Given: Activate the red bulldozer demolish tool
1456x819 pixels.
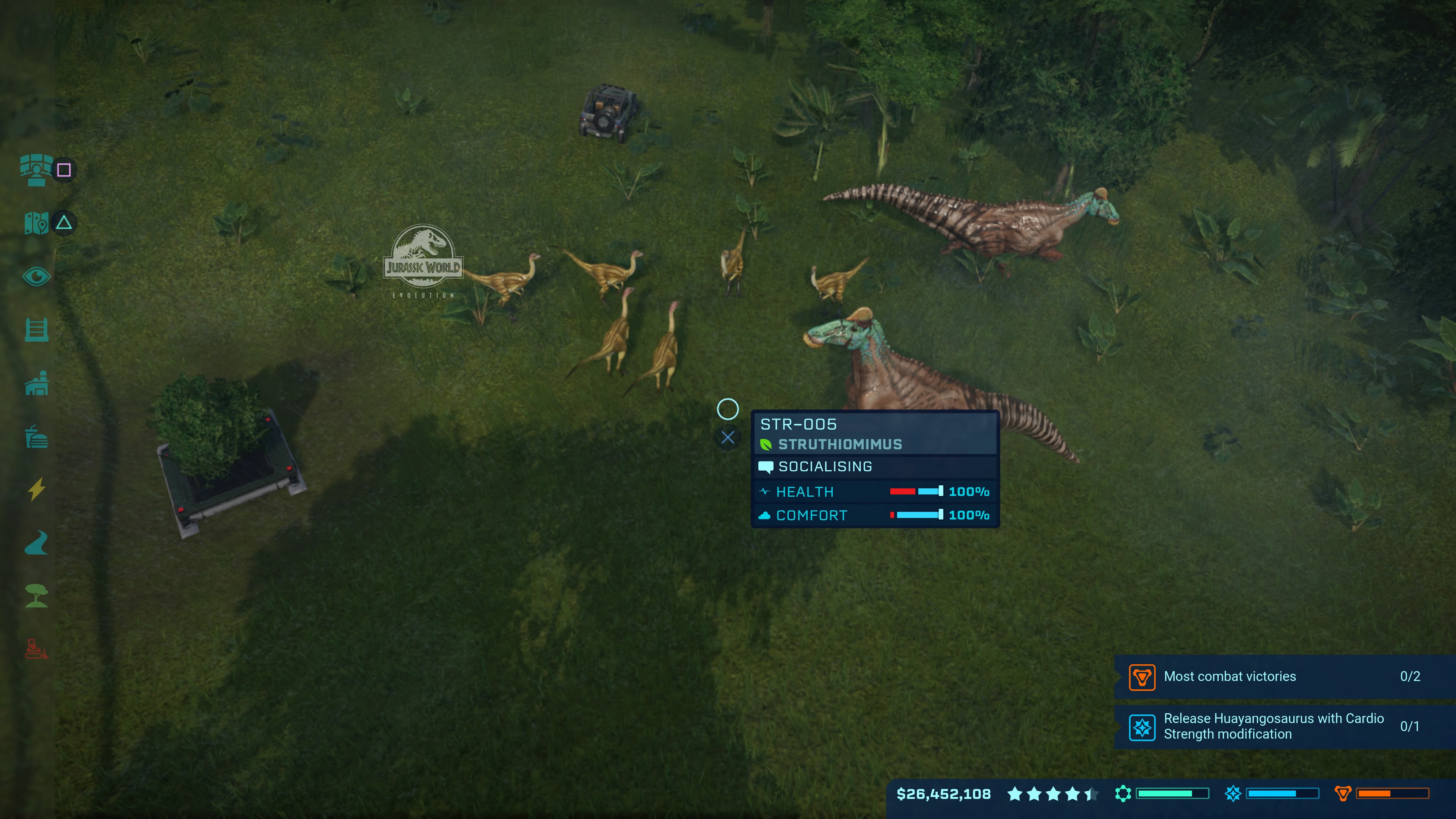Looking at the screenshot, I should coord(36,649).
